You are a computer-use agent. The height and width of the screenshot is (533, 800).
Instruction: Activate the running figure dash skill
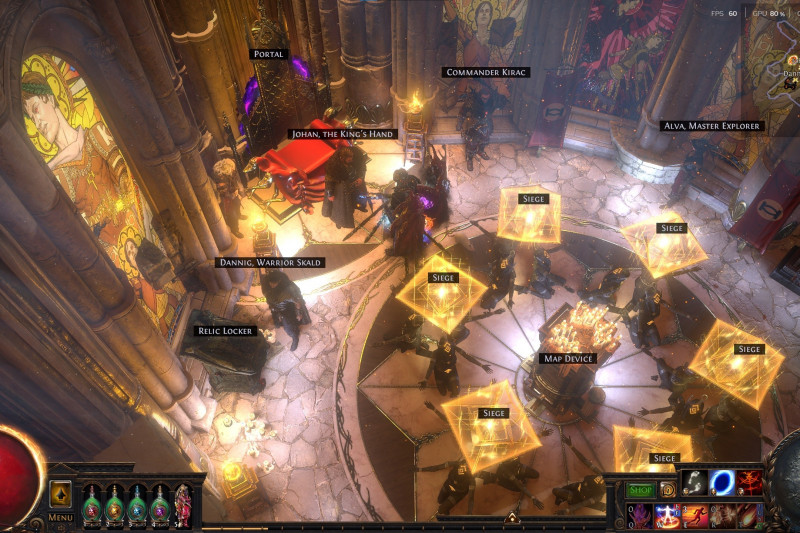coord(696,516)
